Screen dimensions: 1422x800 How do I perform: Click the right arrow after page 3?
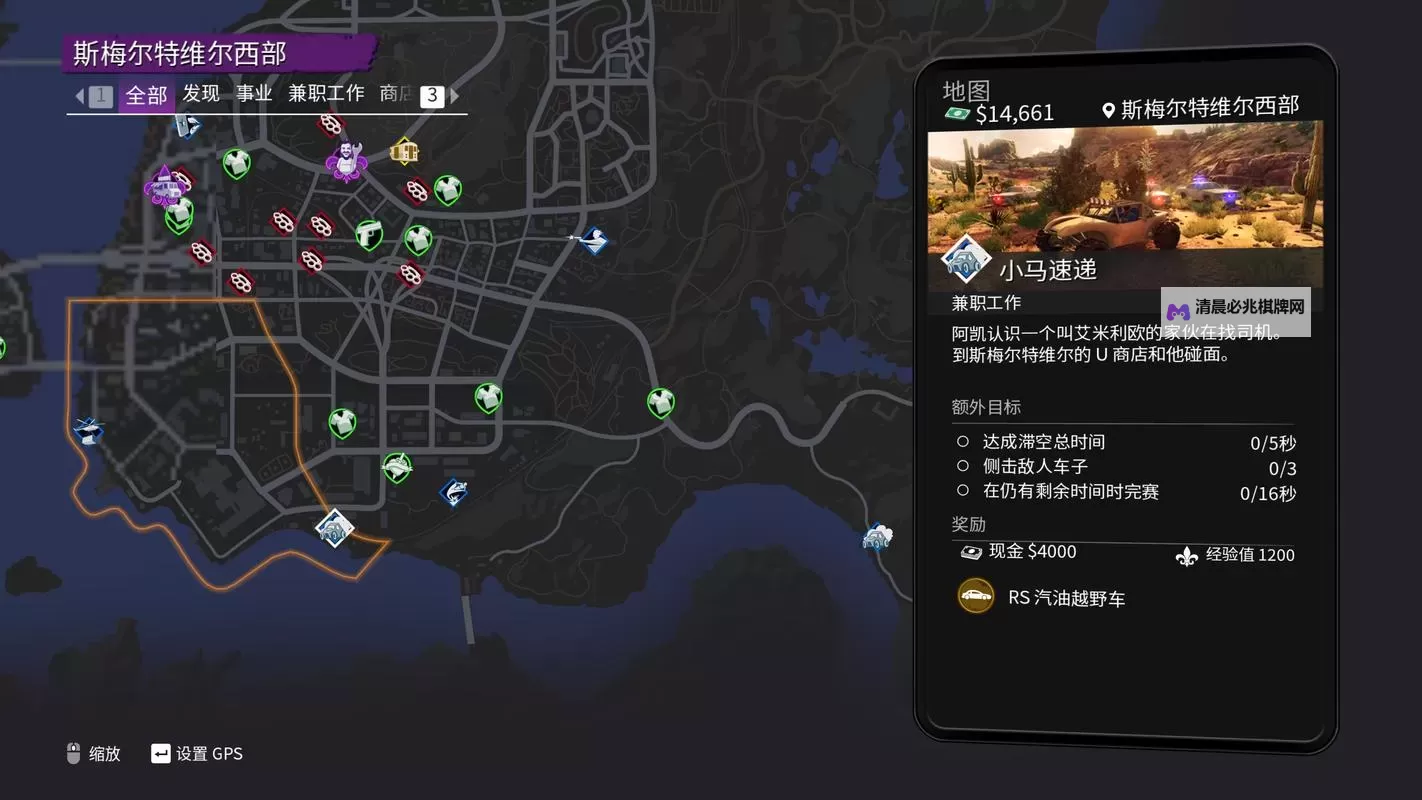[455, 95]
